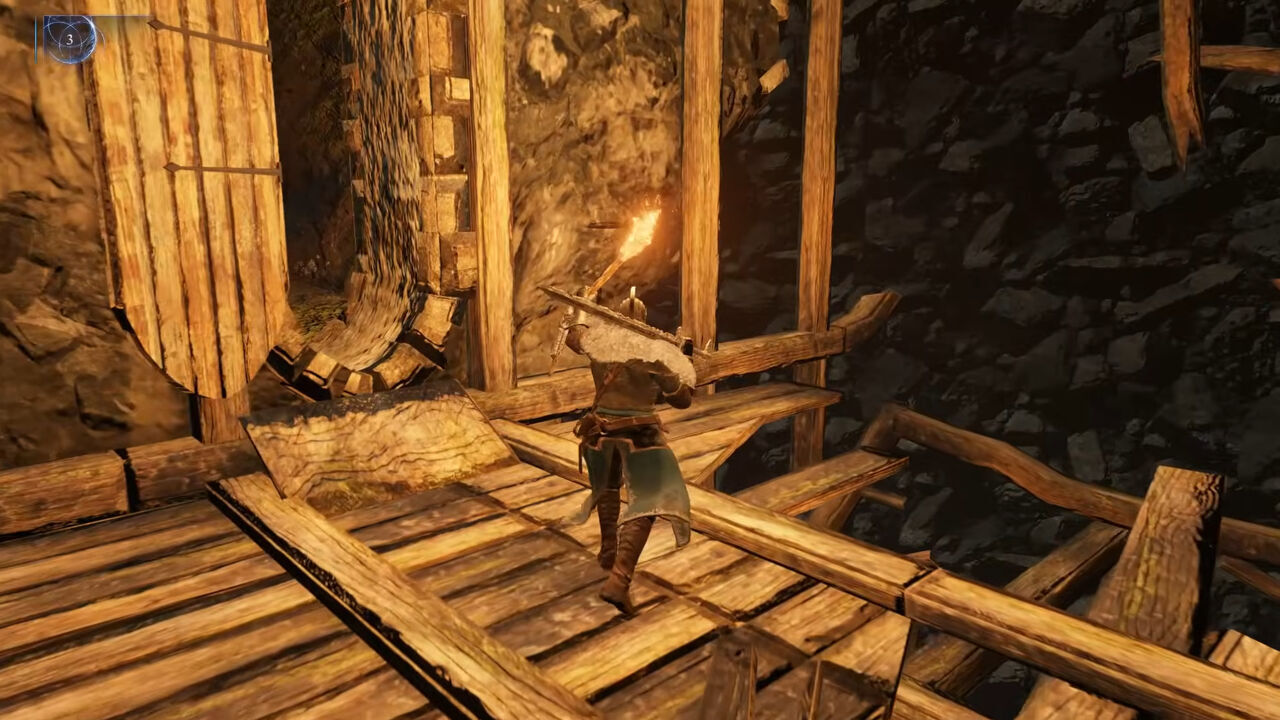Image resolution: width=1280 pixels, height=720 pixels.
Task: Click the wooden walkway planks underfoot
Action: point(500,600)
